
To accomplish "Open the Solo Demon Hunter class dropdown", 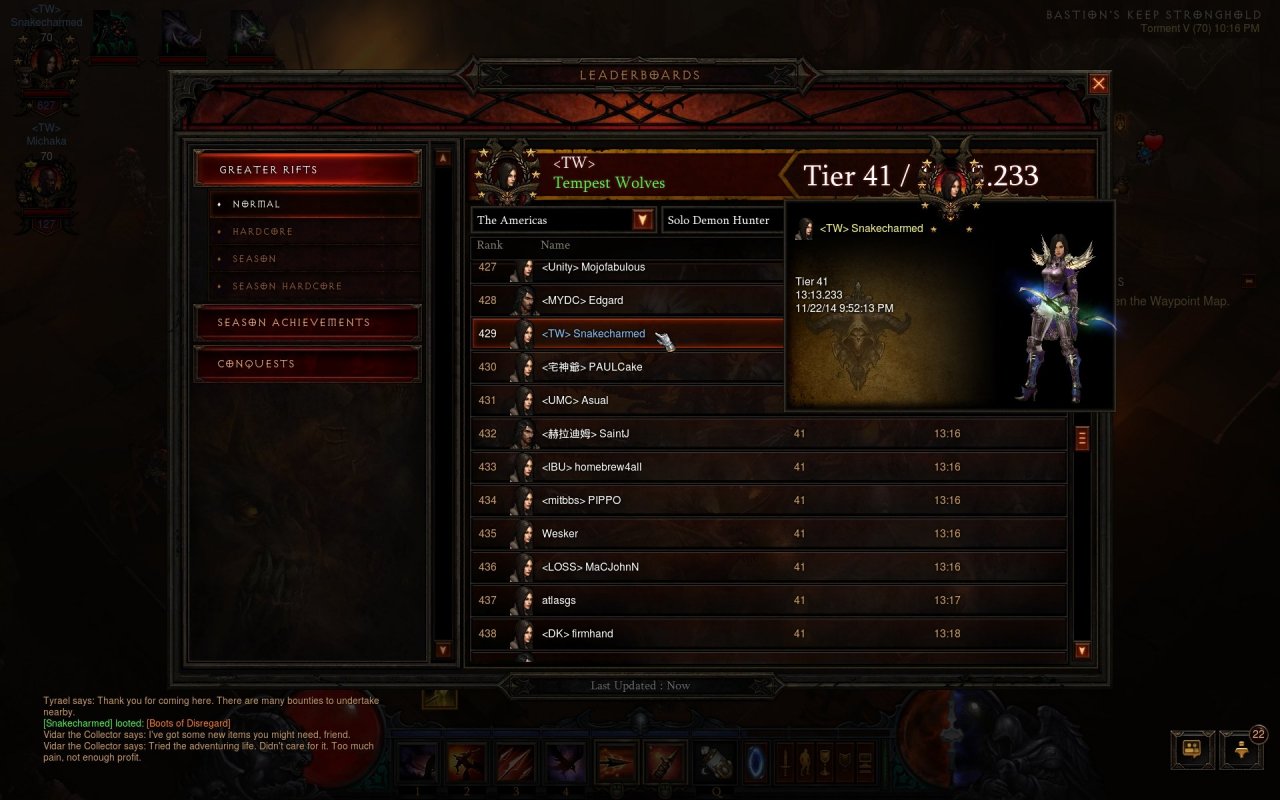I will 722,219.
